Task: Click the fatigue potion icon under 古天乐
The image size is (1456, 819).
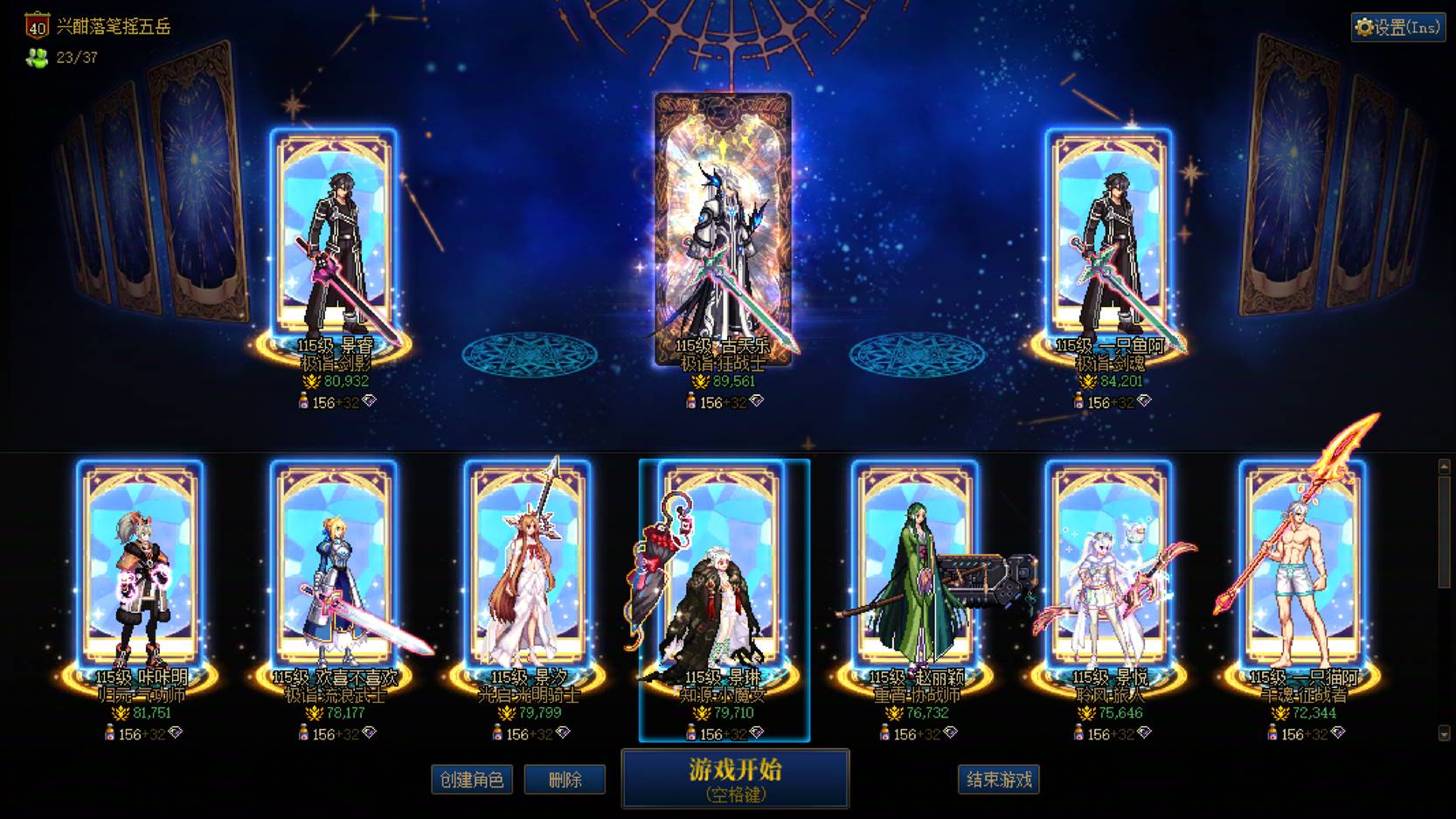Action: [691, 400]
